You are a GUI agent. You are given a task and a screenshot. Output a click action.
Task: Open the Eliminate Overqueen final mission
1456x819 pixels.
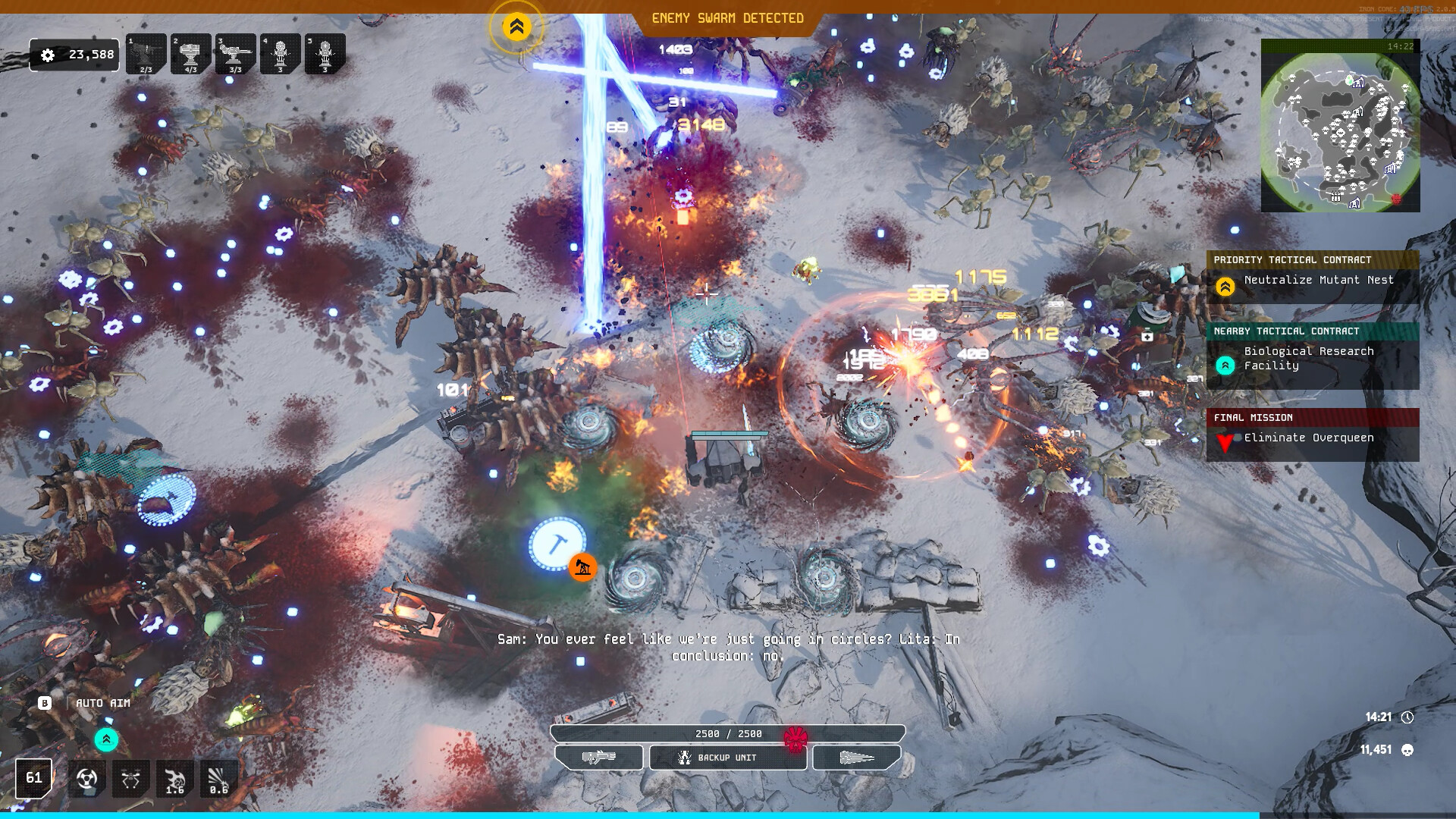1312,438
